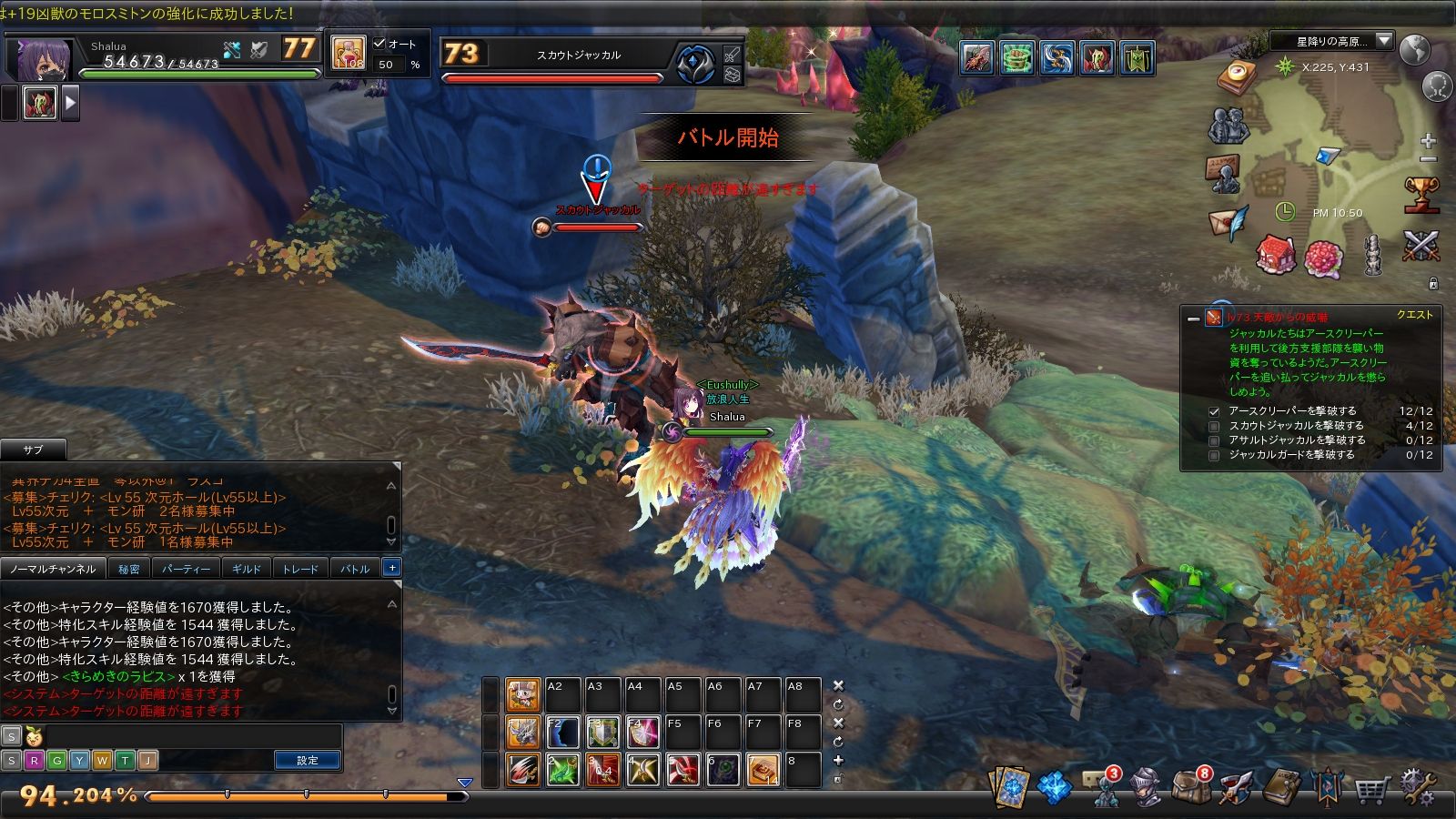Zoom in the minimap with plus
Screen dimensions: 1456x819
[1428, 141]
